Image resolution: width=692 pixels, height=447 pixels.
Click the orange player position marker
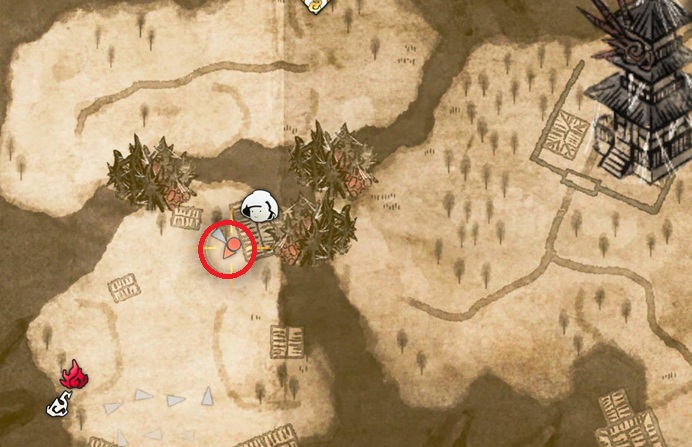230,246
